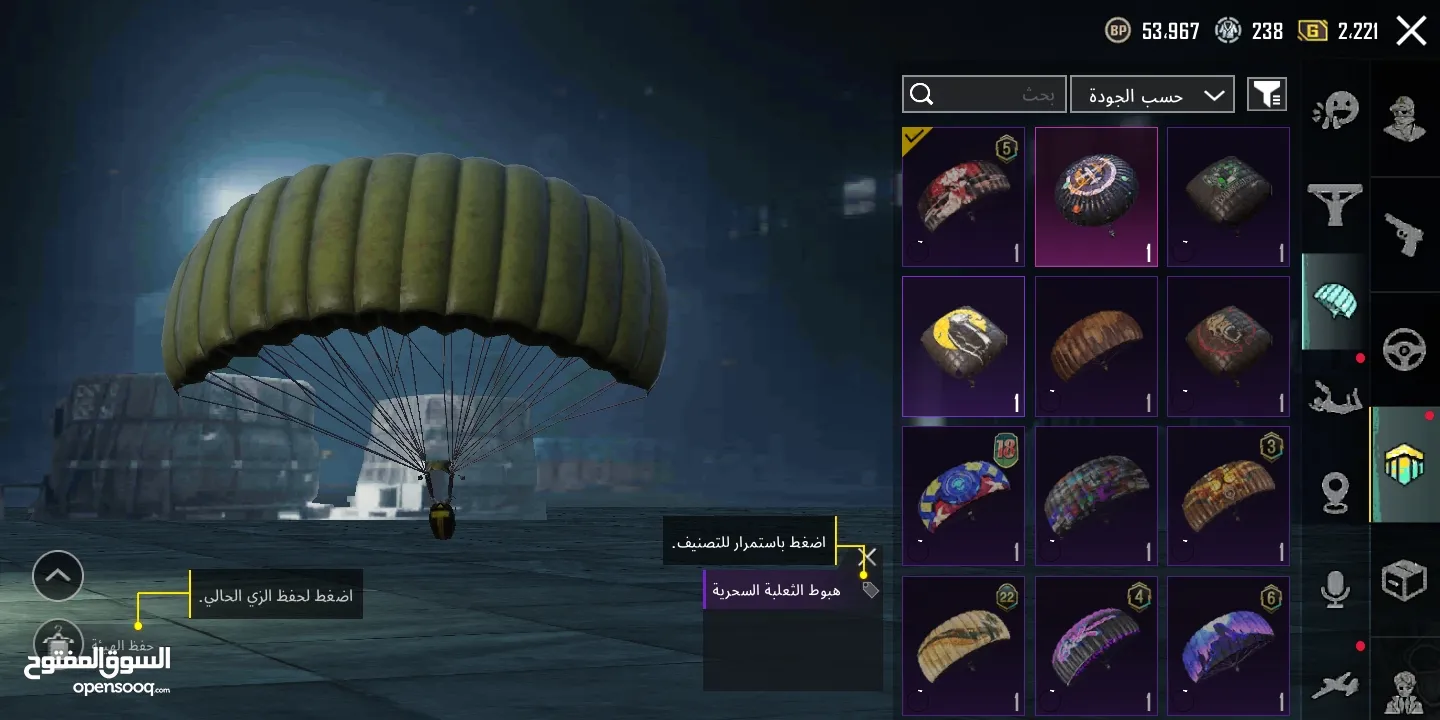Choose the yellow crescent moon parachute
The image size is (1440, 720).
(x=963, y=346)
